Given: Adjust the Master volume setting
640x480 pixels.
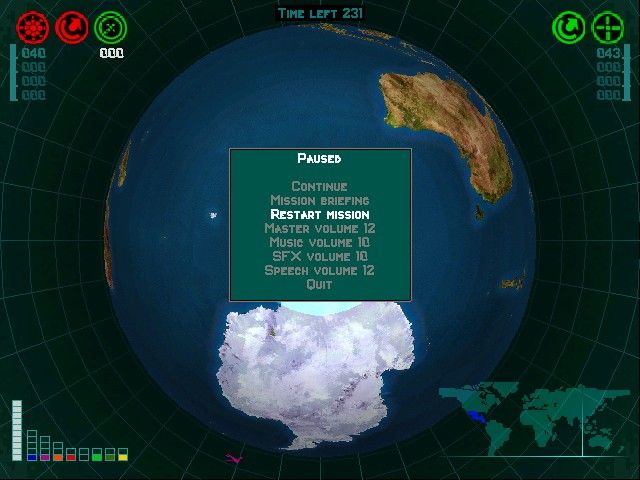Looking at the screenshot, I should click(320, 228).
